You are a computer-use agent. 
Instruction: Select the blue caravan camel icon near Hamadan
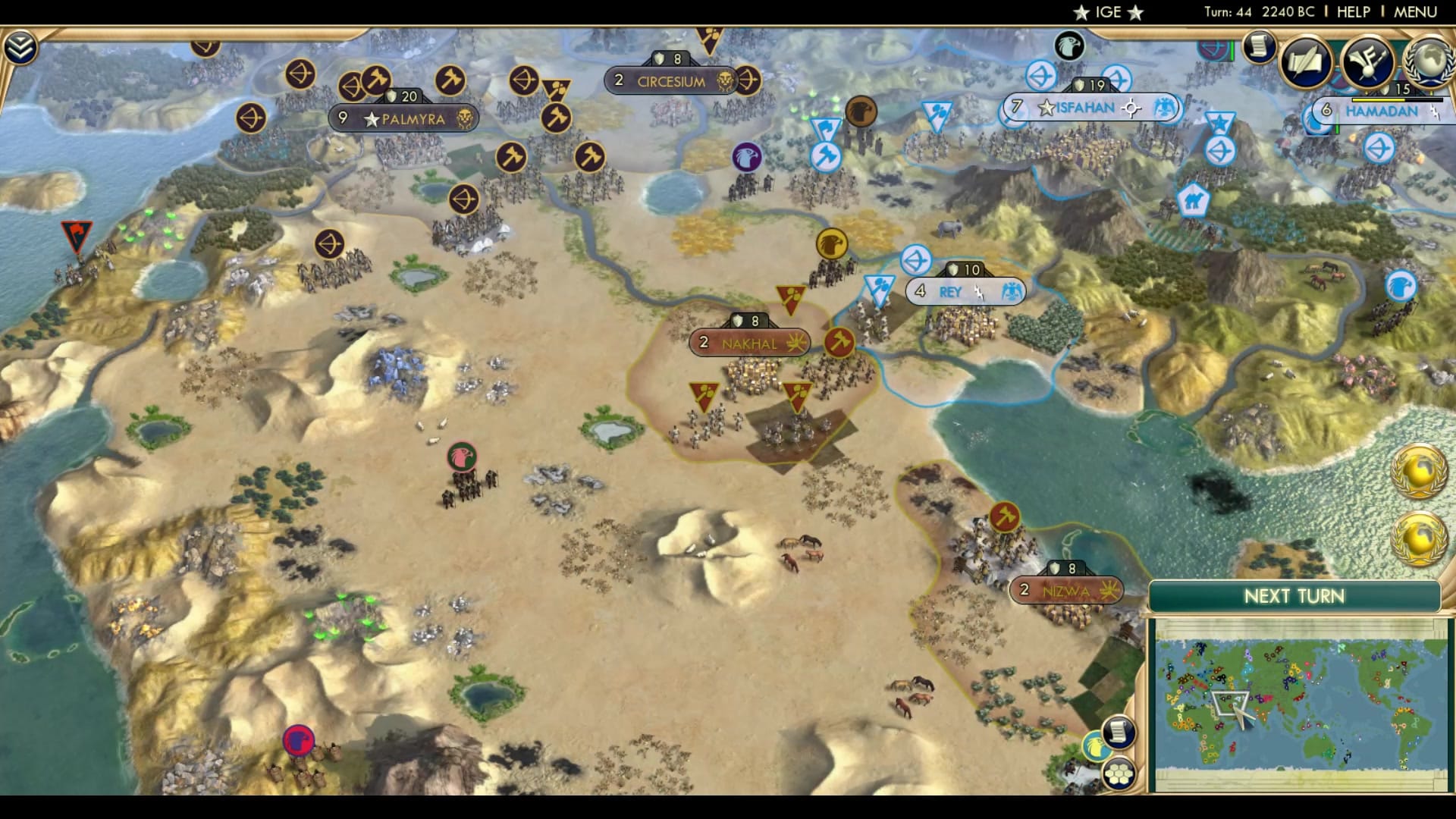click(1194, 201)
